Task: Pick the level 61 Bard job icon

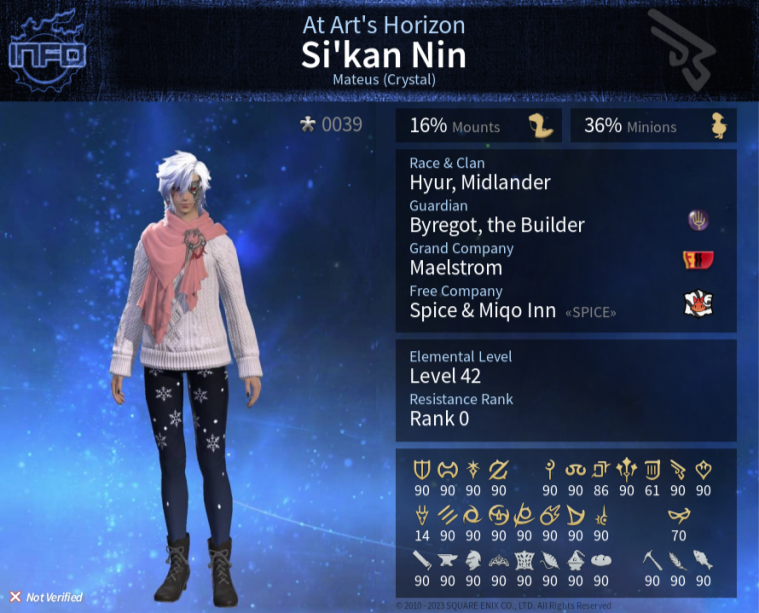Action: [652, 469]
